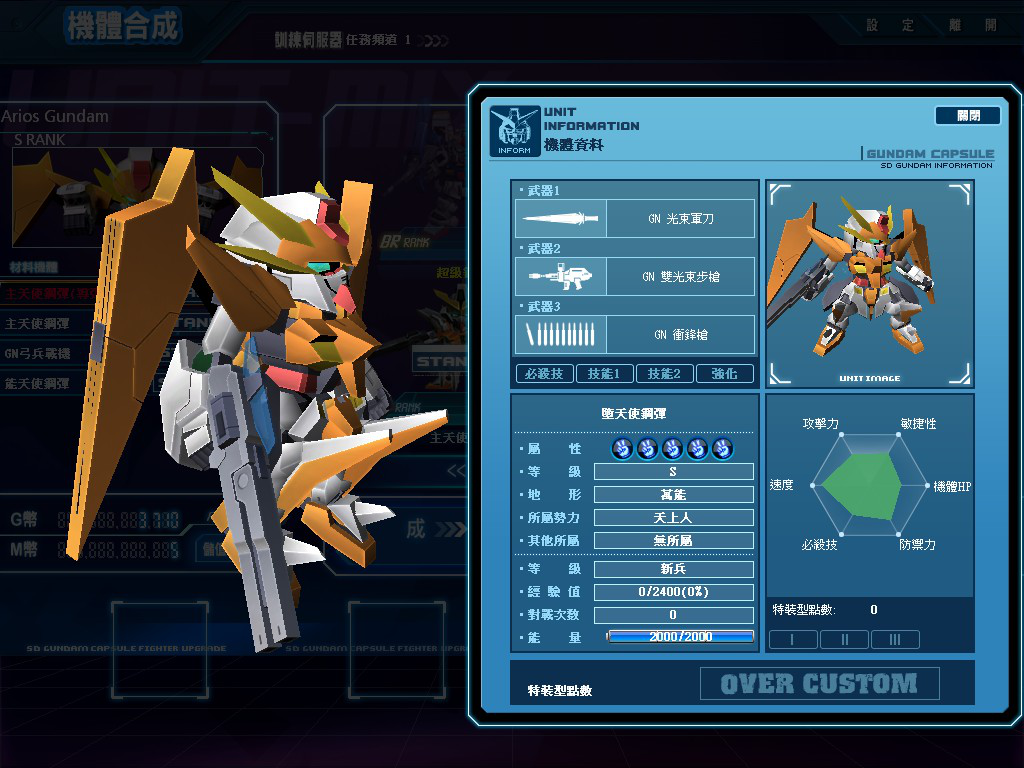This screenshot has width=1024, height=768.
Task: Click the unit image preview thumbnail
Action: point(869,283)
